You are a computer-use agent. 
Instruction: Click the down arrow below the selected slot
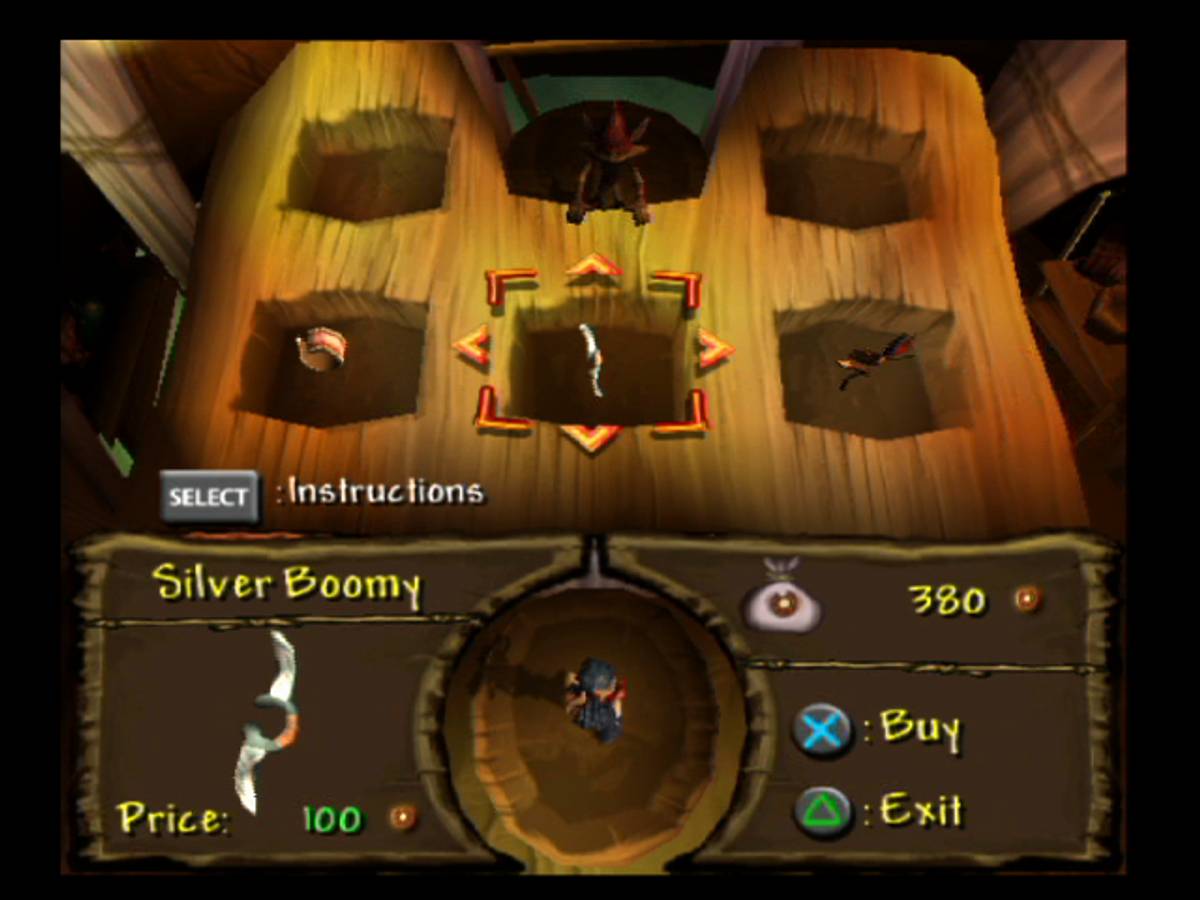pos(592,437)
